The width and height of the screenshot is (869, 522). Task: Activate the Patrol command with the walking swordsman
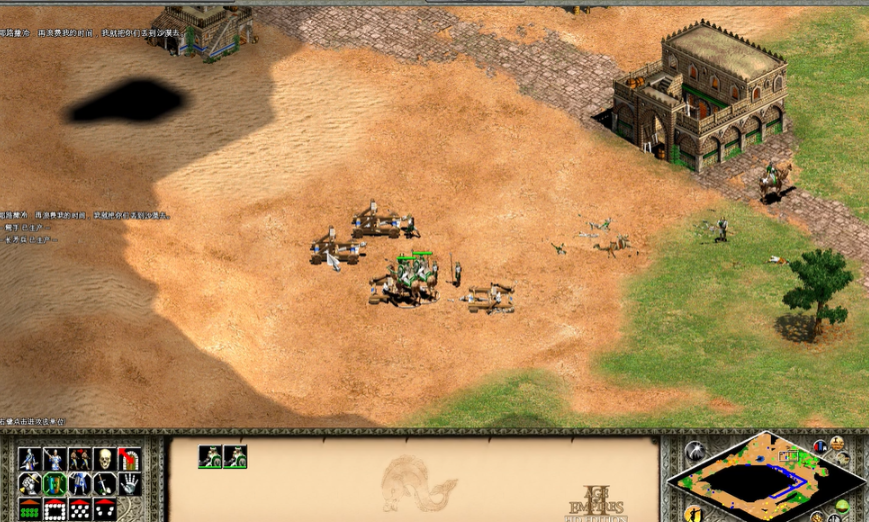click(30, 459)
